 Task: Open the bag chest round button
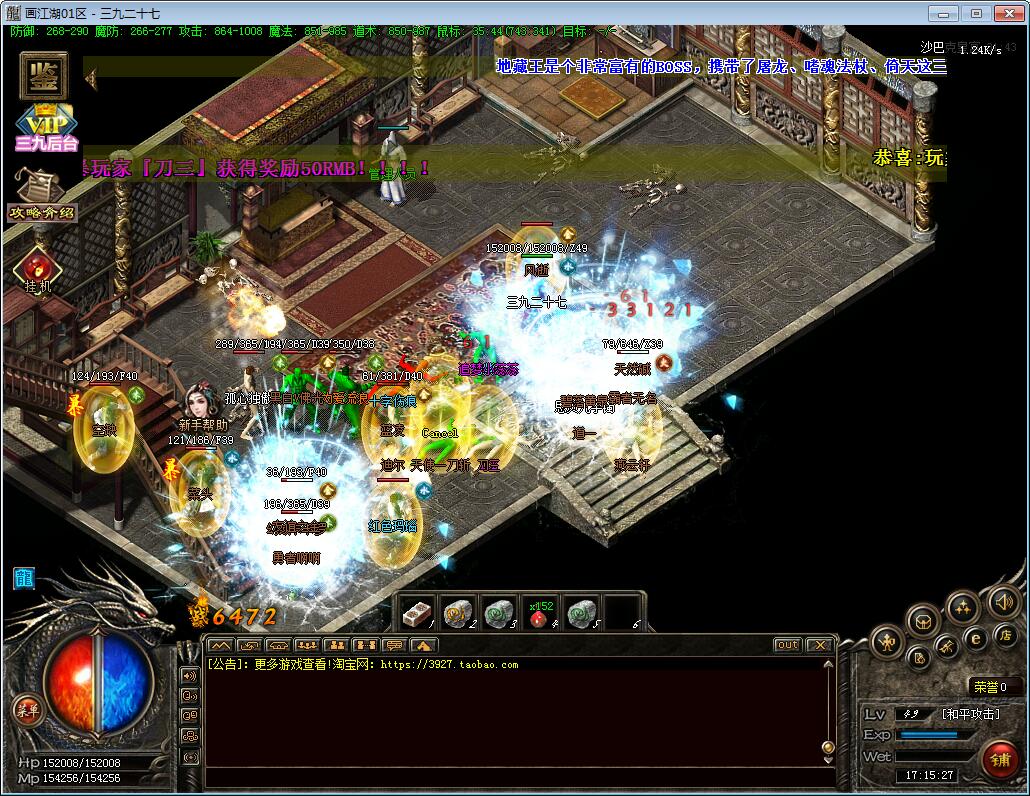click(x=924, y=621)
